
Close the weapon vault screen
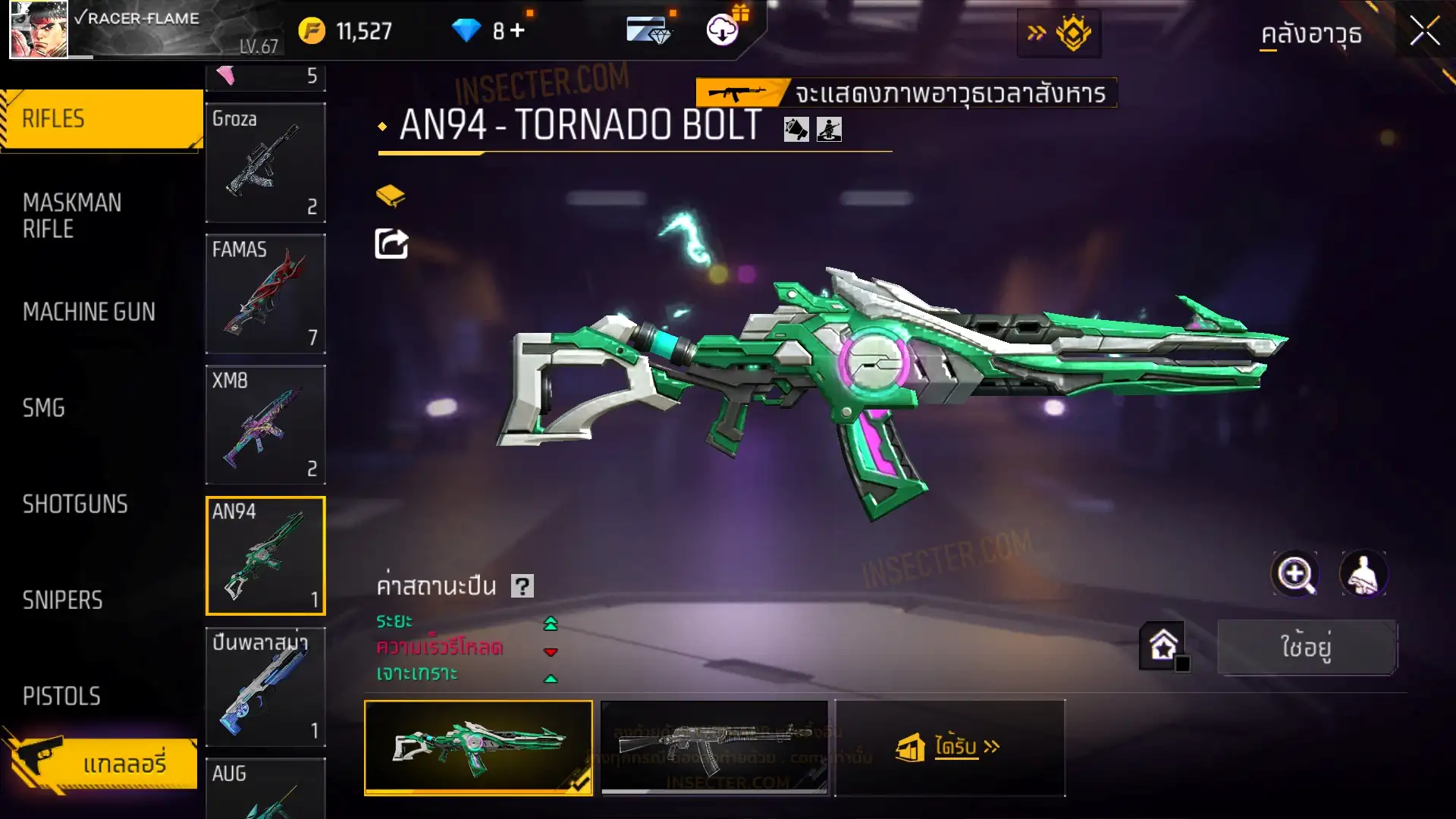pos(1424,32)
